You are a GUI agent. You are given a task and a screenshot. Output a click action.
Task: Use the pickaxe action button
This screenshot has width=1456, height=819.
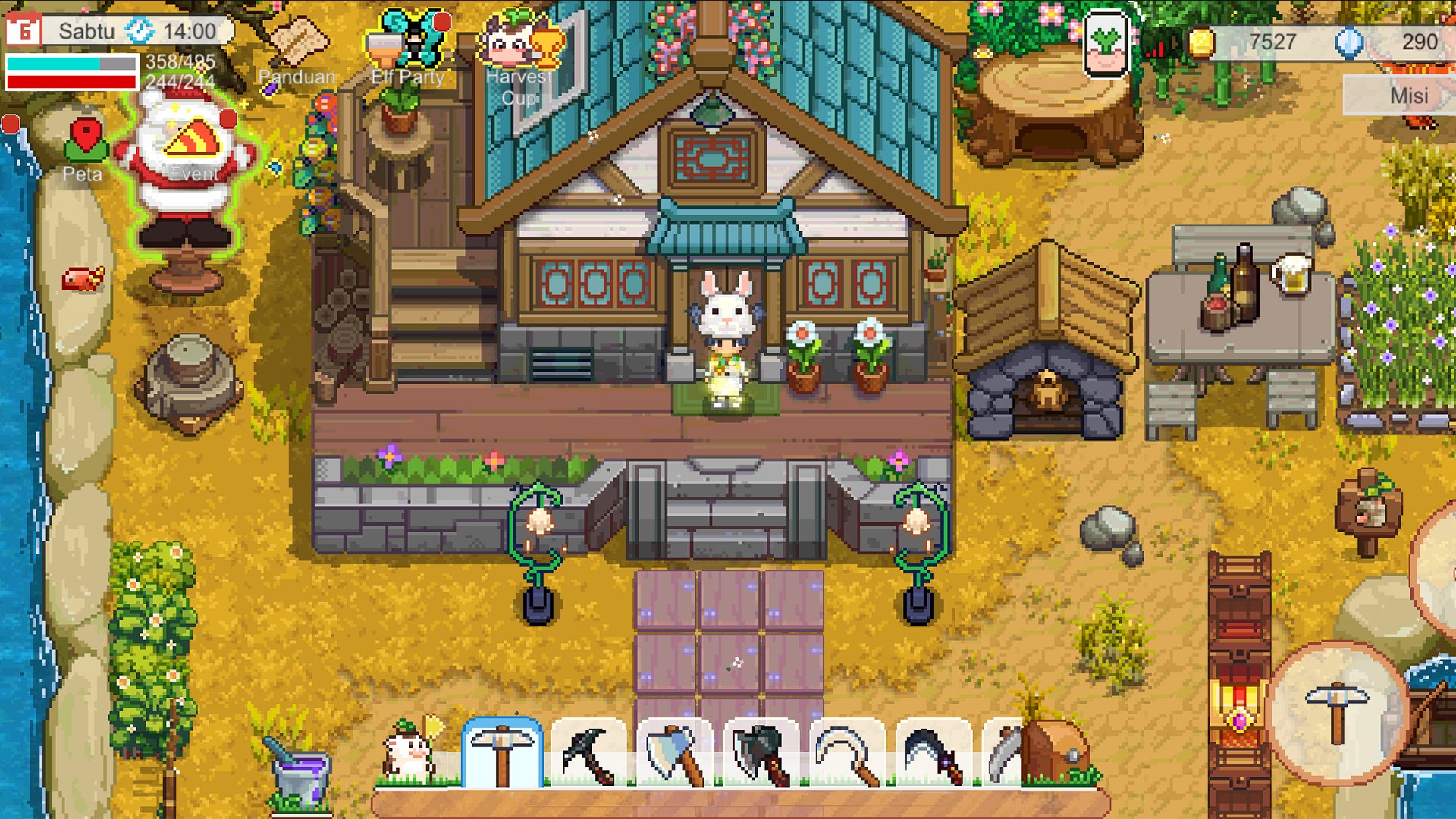1336,713
